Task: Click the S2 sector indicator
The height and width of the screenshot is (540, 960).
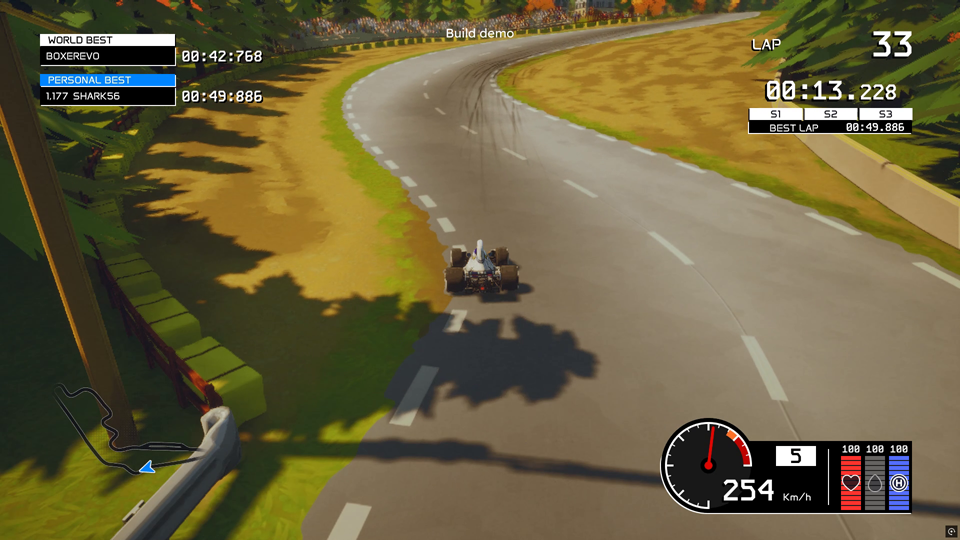Action: [x=830, y=114]
